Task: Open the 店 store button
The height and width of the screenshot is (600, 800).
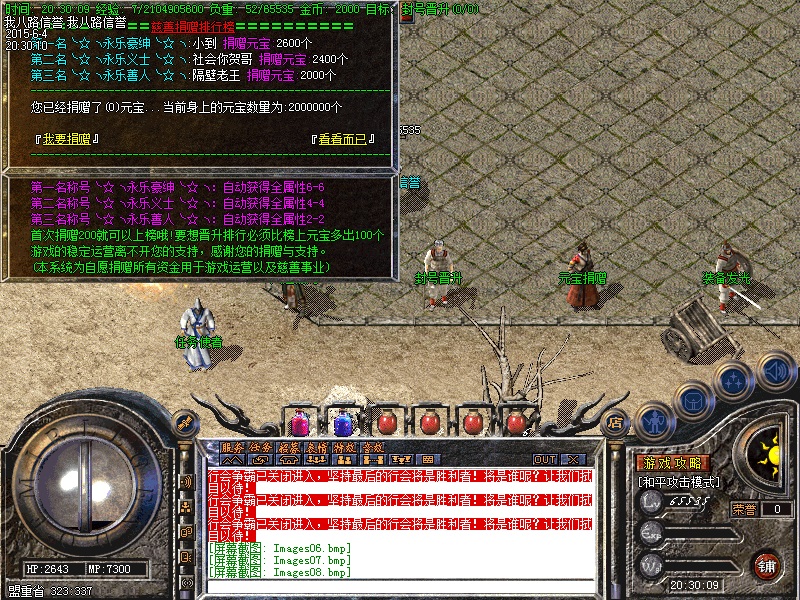Action: (x=616, y=423)
